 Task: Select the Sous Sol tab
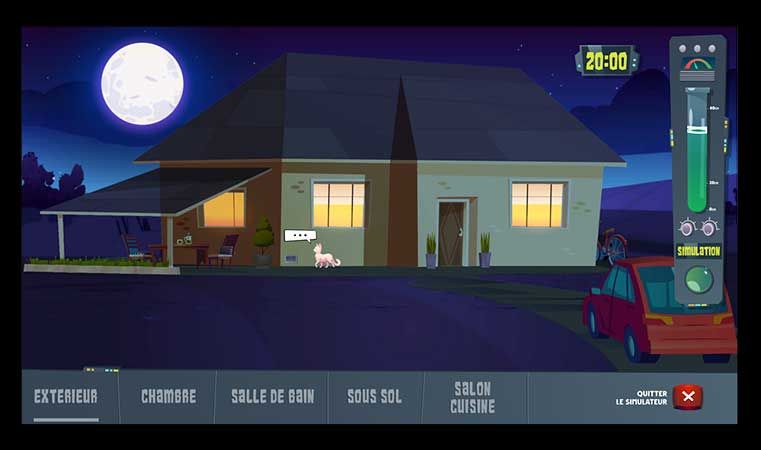coord(374,397)
